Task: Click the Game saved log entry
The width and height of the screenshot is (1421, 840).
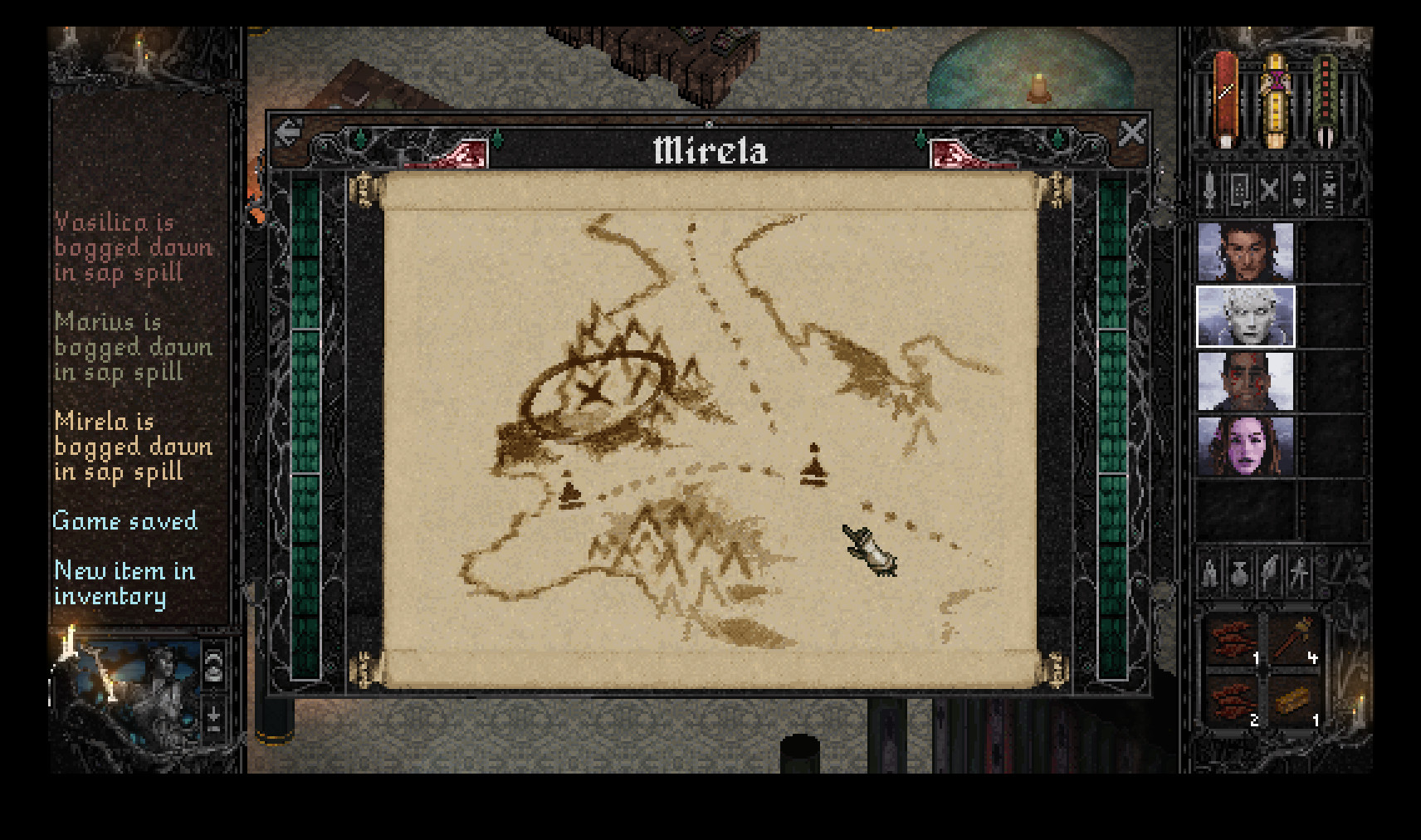Action: (125, 521)
